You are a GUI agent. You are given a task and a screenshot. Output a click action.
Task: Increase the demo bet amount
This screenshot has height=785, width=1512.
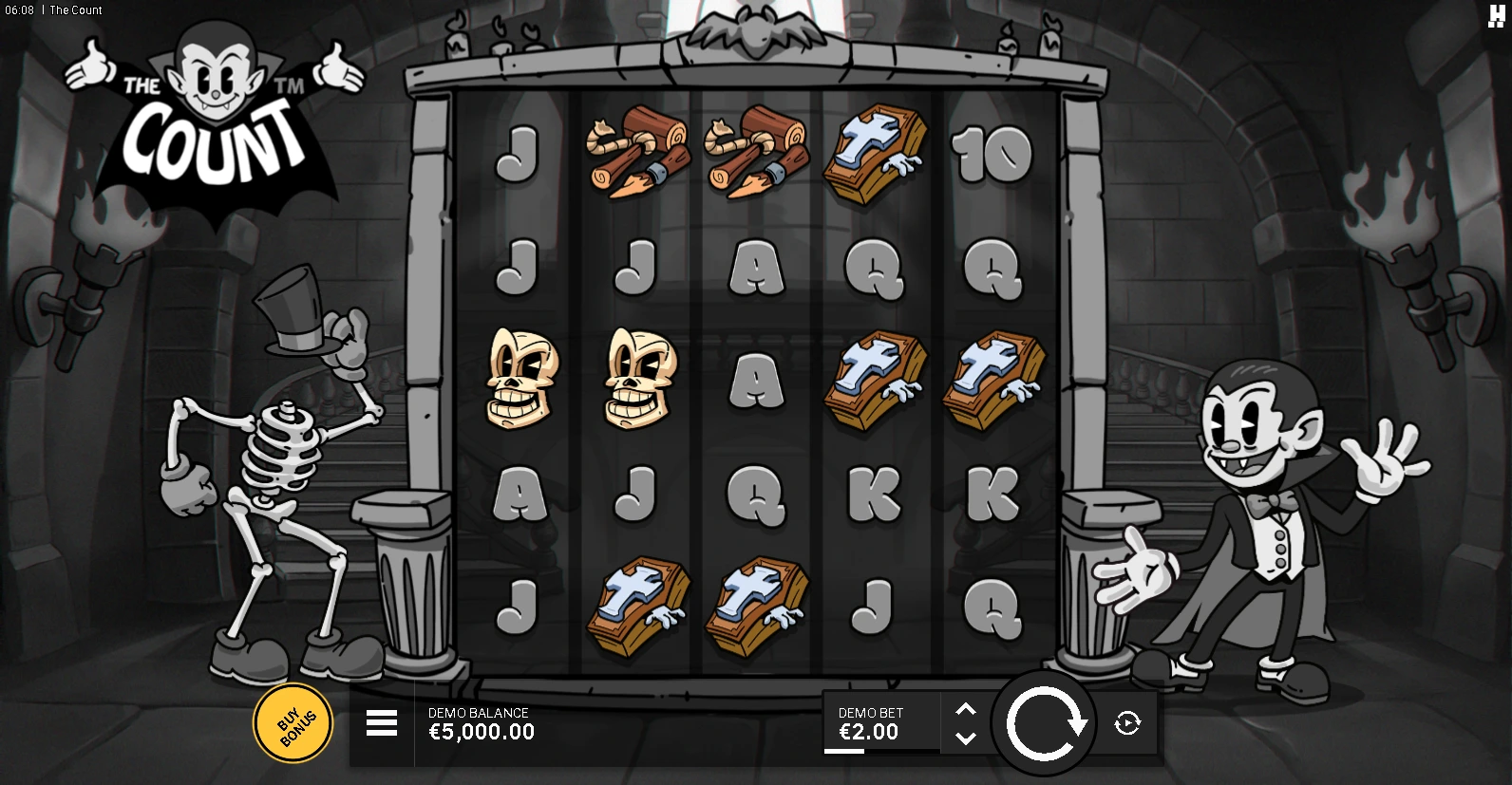pos(965,709)
